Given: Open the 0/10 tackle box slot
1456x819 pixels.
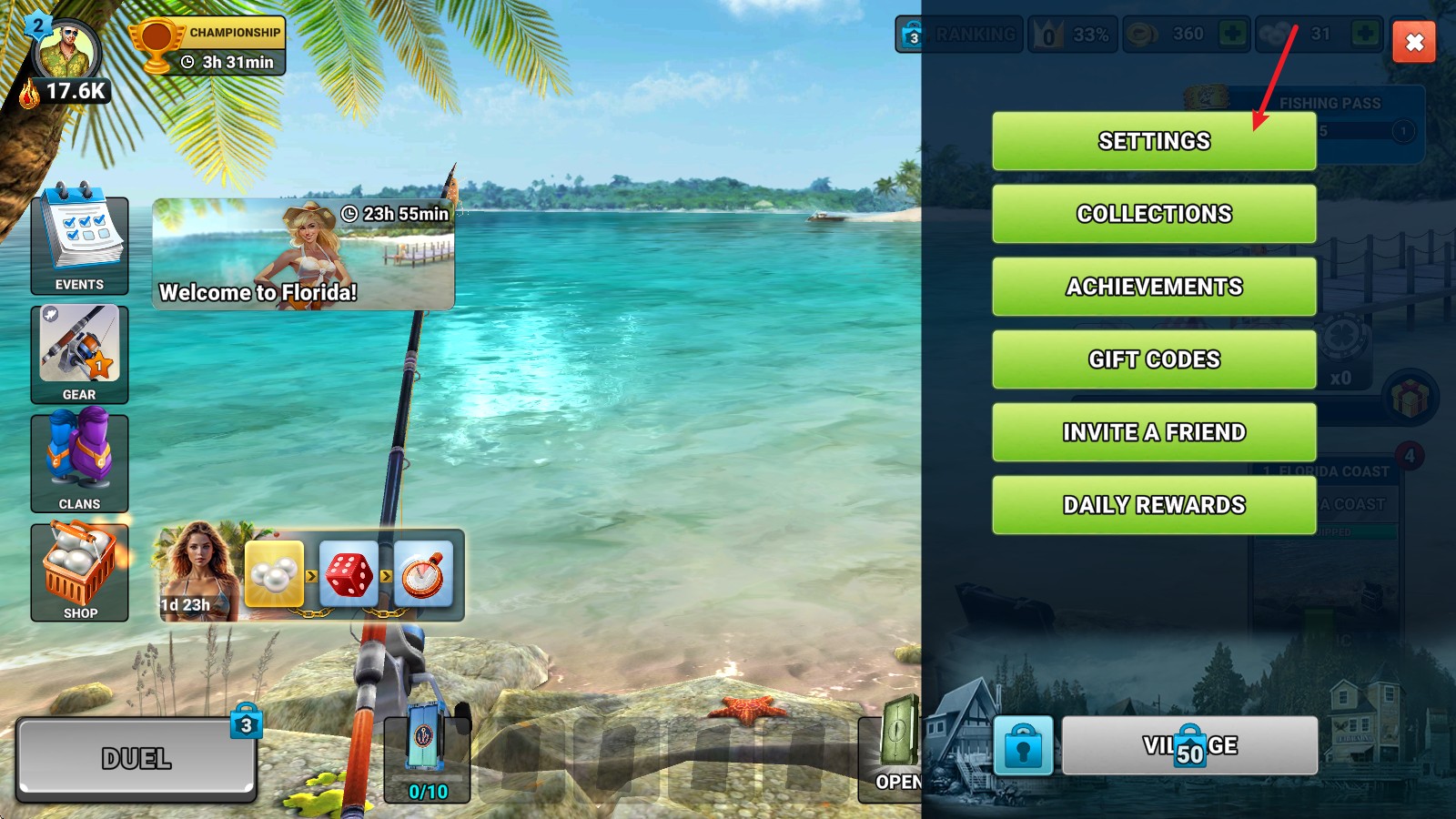Looking at the screenshot, I should 427,758.
